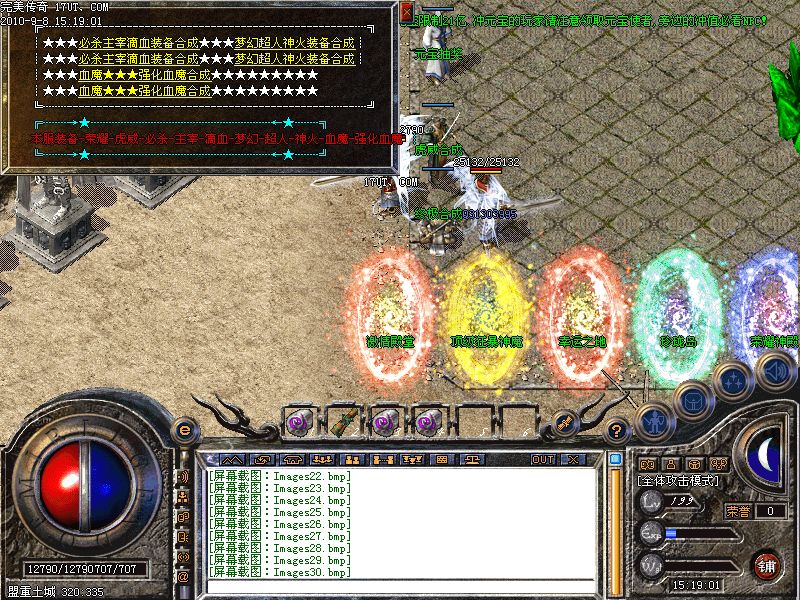Image resolution: width=800 pixels, height=600 pixels.
Task: Open the bag round button
Action: [x=691, y=401]
